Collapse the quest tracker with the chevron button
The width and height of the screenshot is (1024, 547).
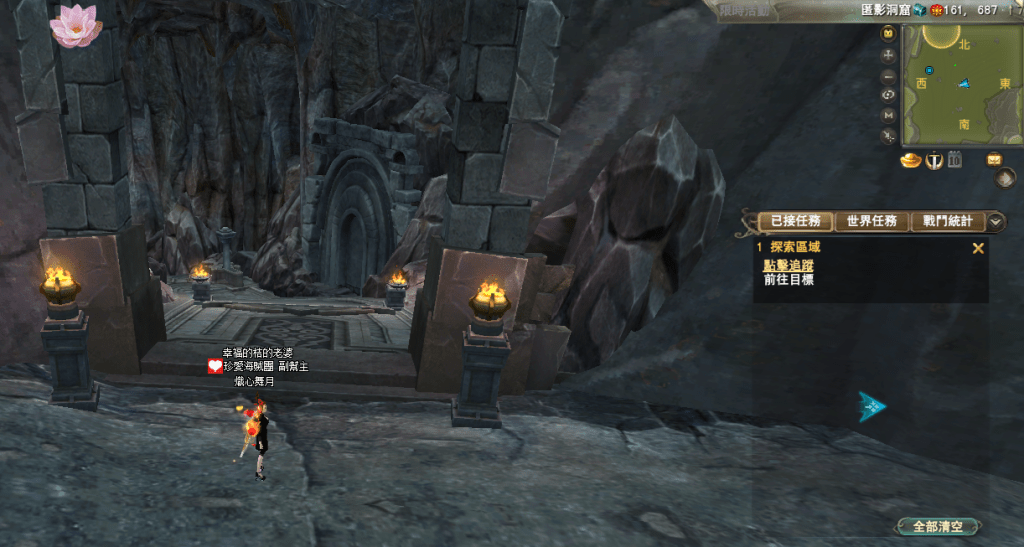(x=996, y=221)
